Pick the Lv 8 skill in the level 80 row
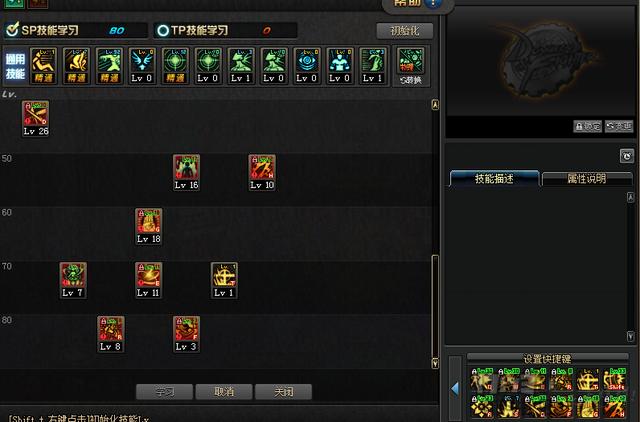 tap(111, 331)
